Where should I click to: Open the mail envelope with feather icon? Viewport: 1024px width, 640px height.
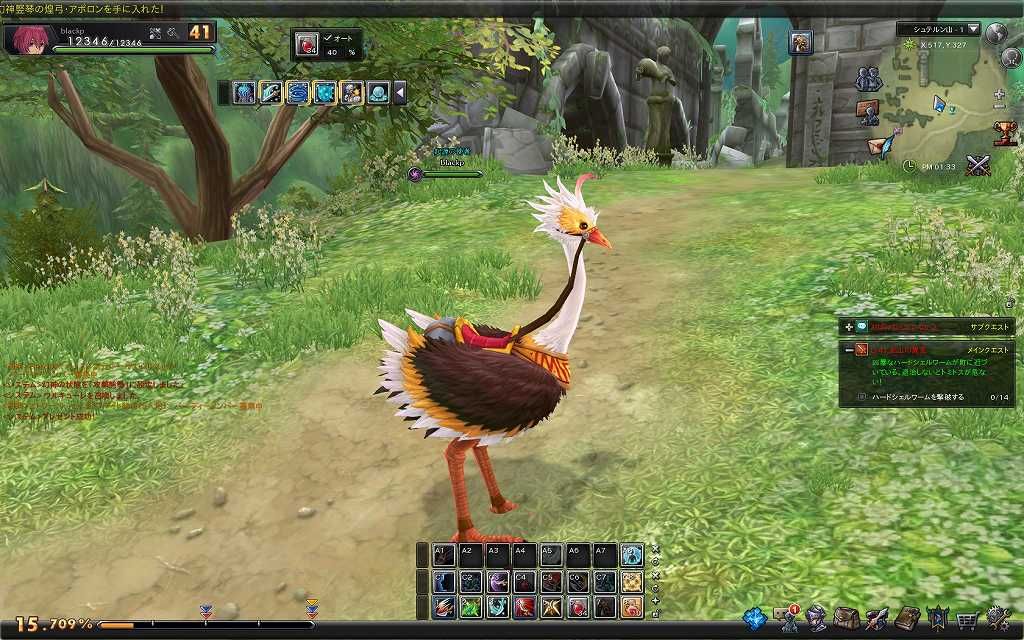[882, 145]
